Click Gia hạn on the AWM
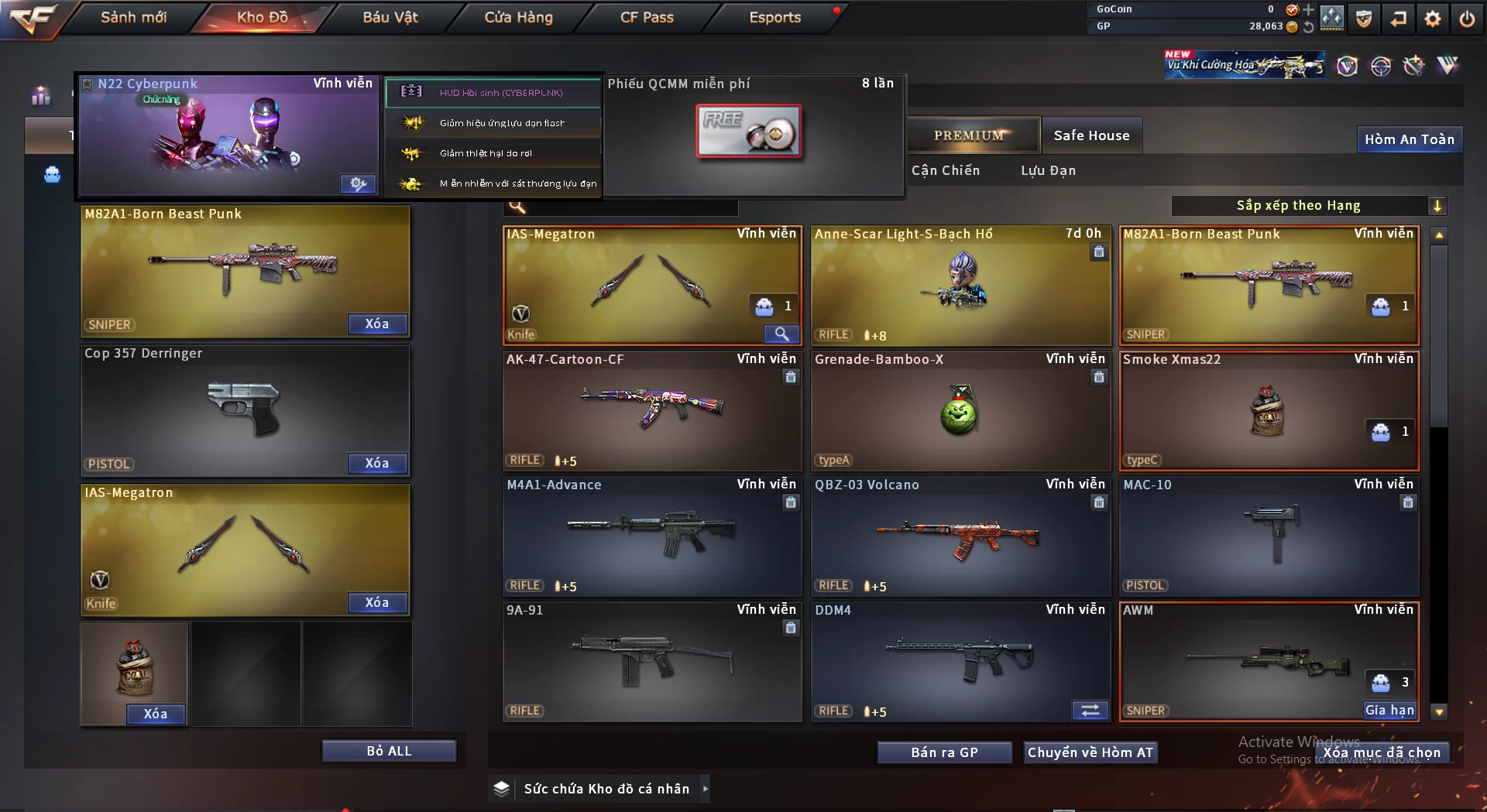This screenshot has height=812, width=1487. coord(1389,710)
